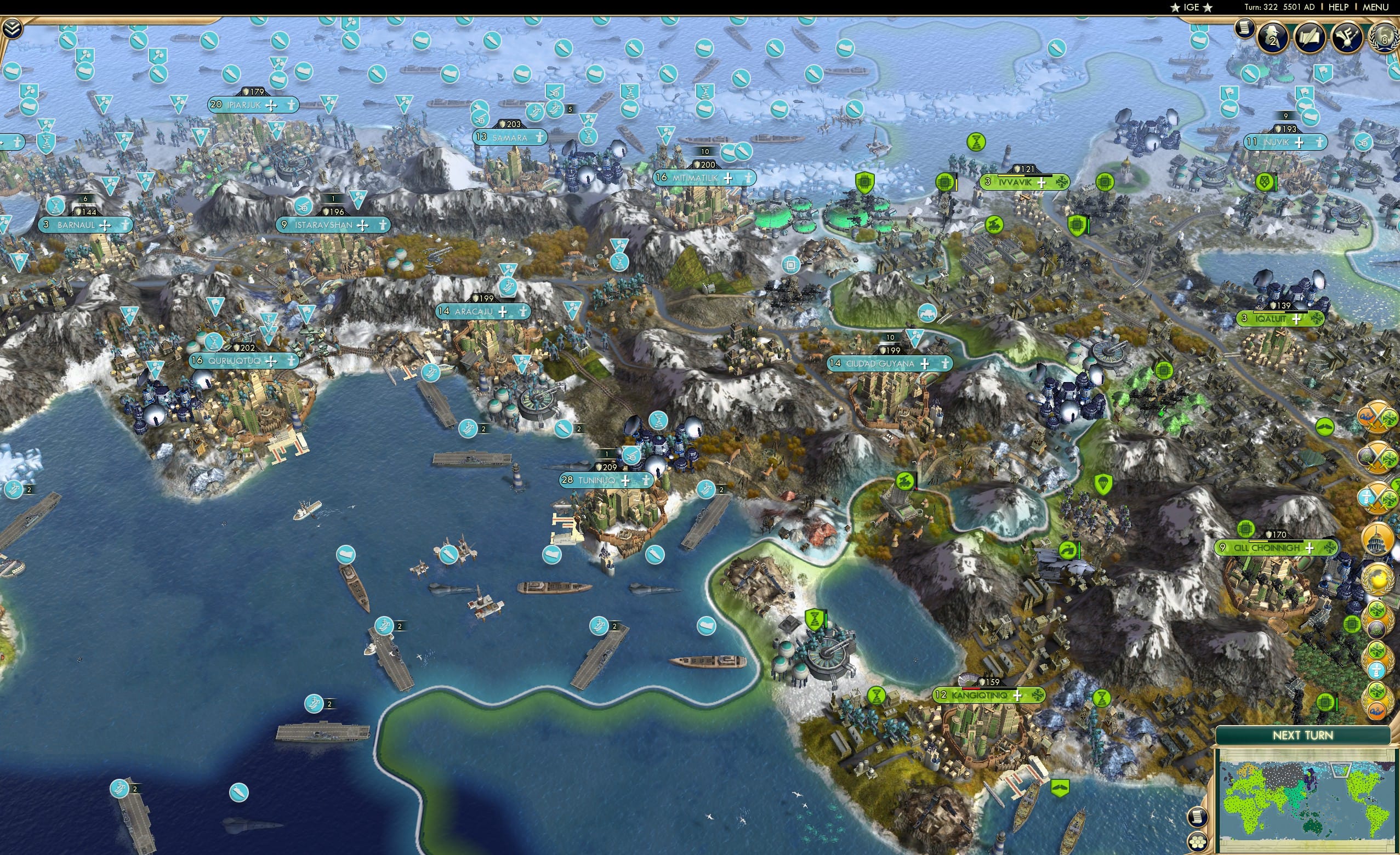Open the Great Writer notification icon
Screen dimensions: 1400x855
point(1311,36)
